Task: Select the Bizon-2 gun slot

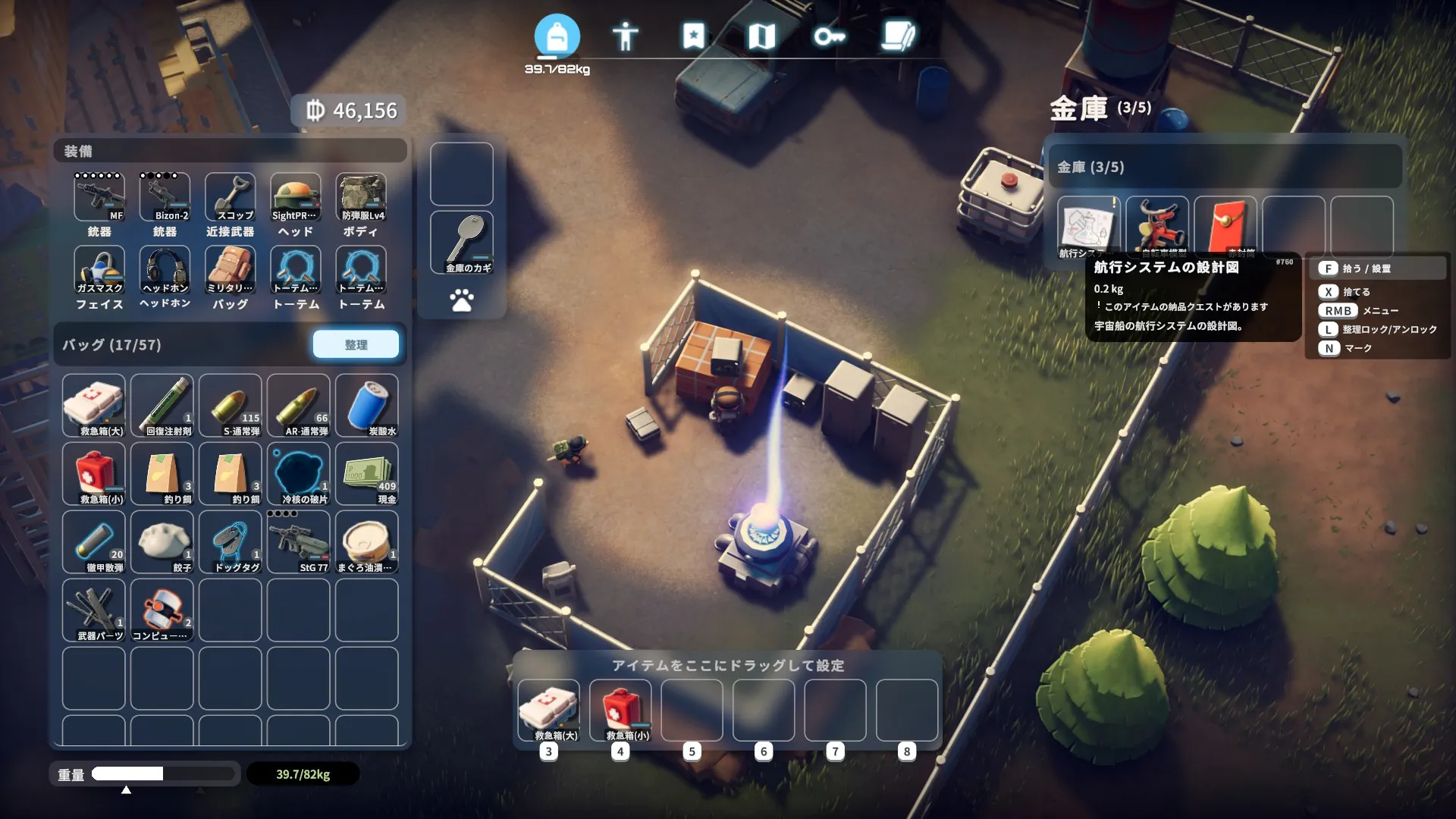Action: [165, 197]
